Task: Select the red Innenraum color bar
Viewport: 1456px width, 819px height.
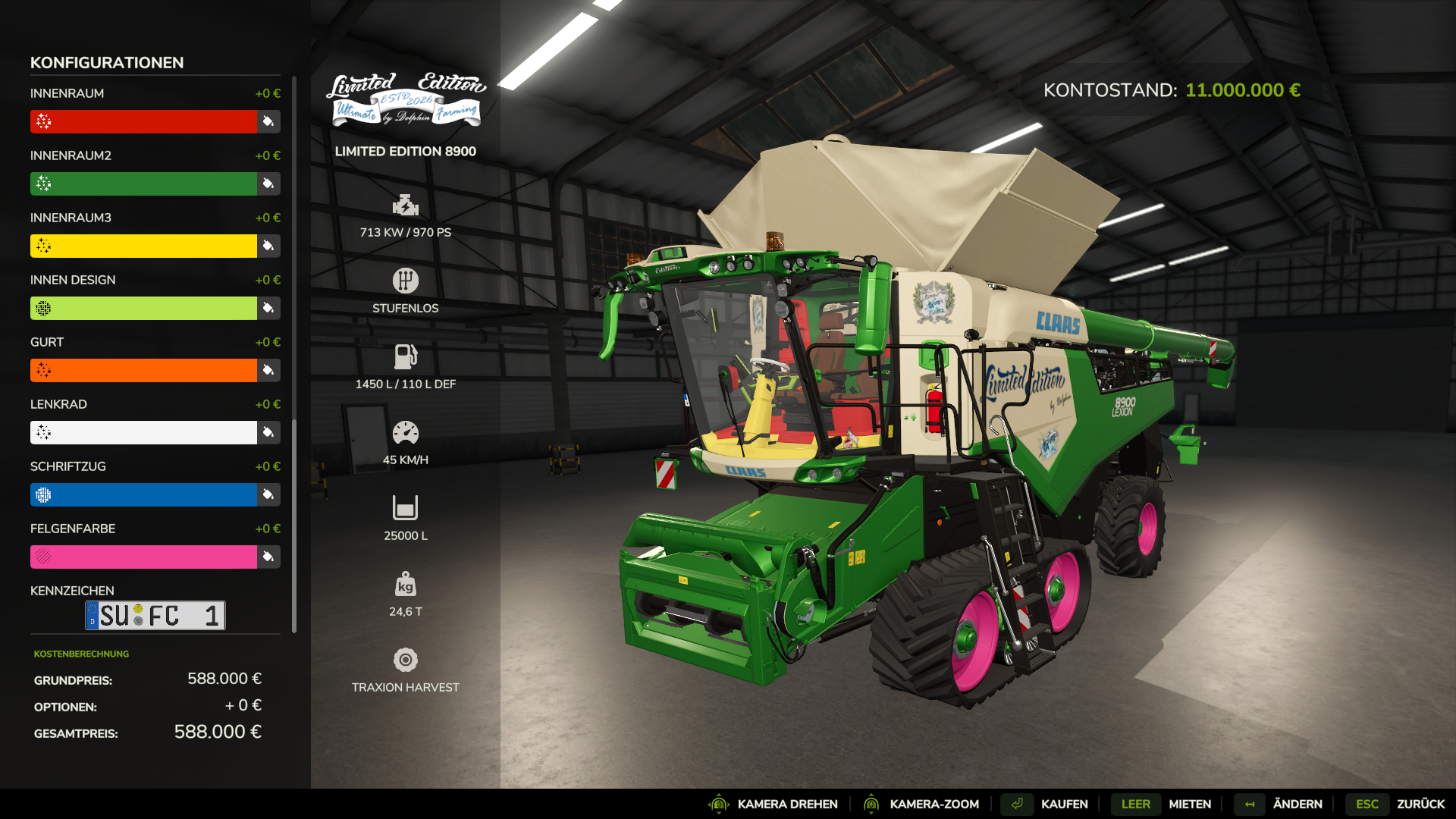Action: 144,121
